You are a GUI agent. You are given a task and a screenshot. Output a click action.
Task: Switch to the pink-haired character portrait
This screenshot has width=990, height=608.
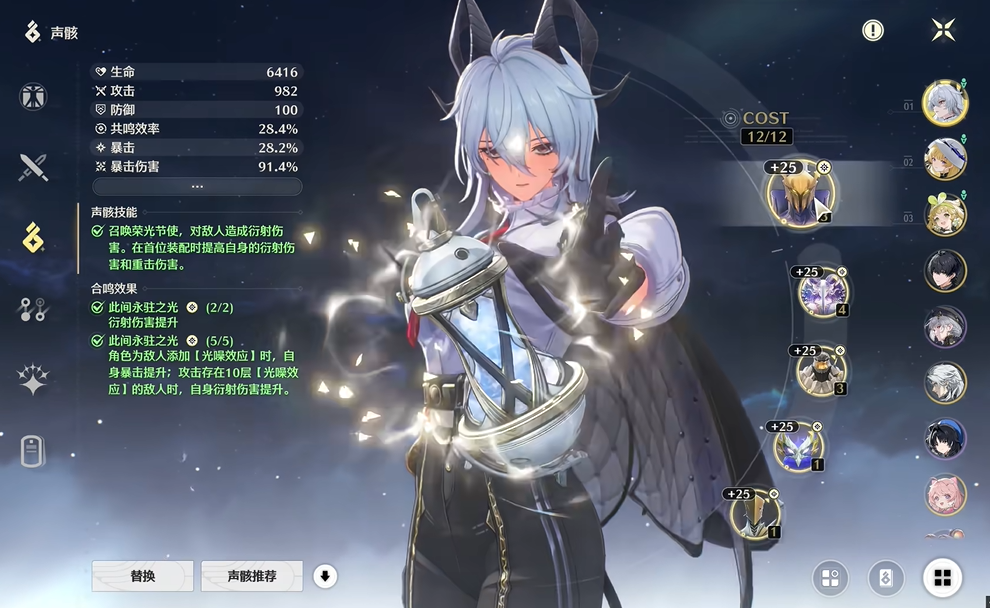click(945, 496)
